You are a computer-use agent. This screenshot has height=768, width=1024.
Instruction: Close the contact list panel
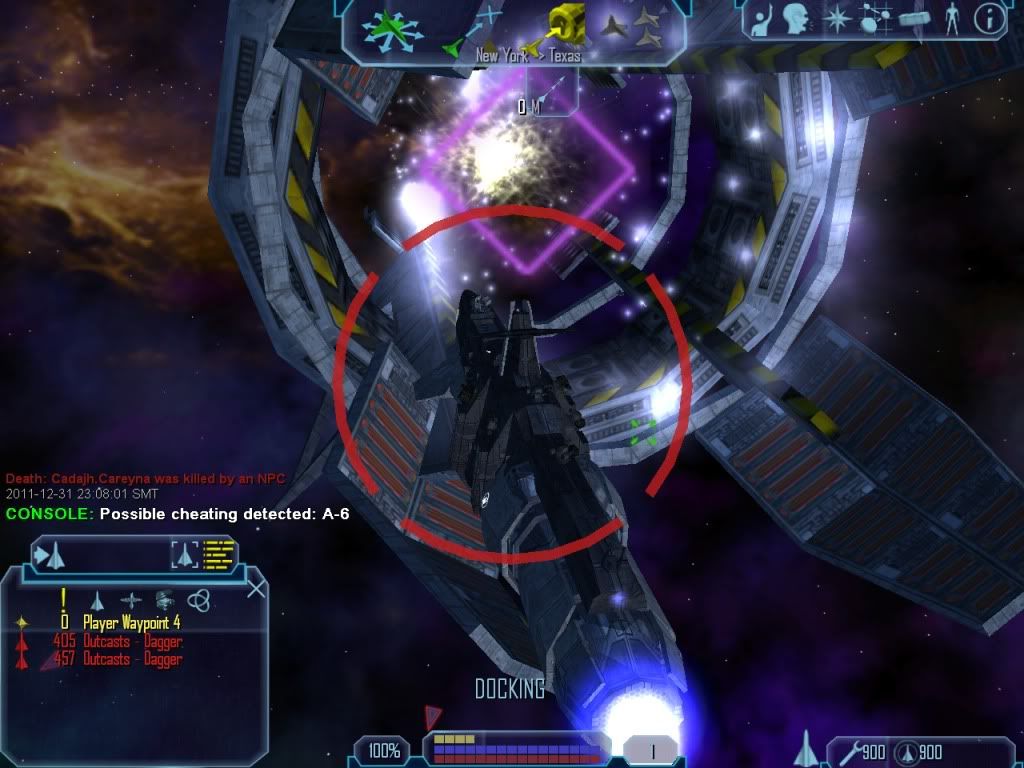tap(256, 588)
